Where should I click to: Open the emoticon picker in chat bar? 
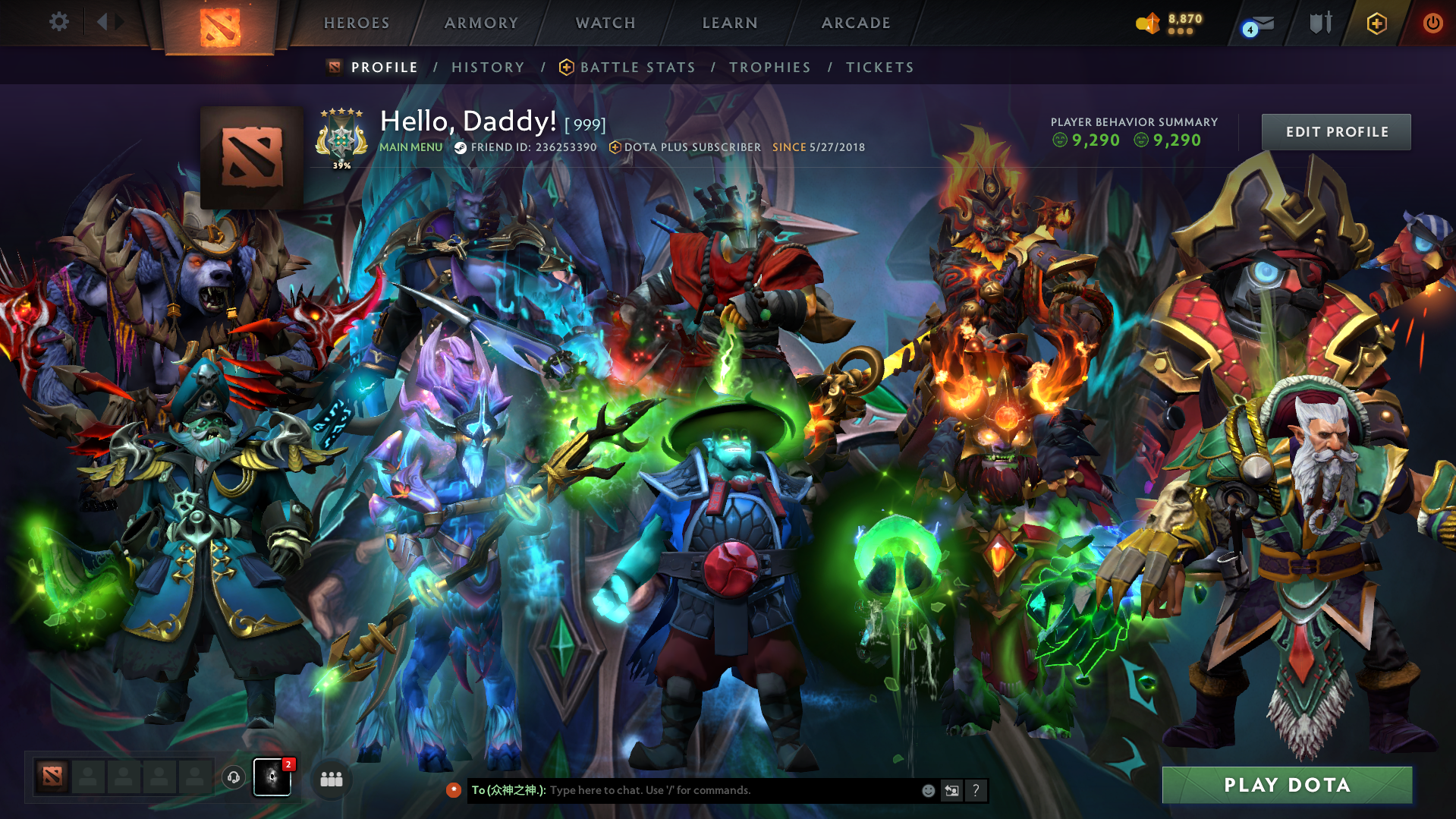click(x=928, y=790)
